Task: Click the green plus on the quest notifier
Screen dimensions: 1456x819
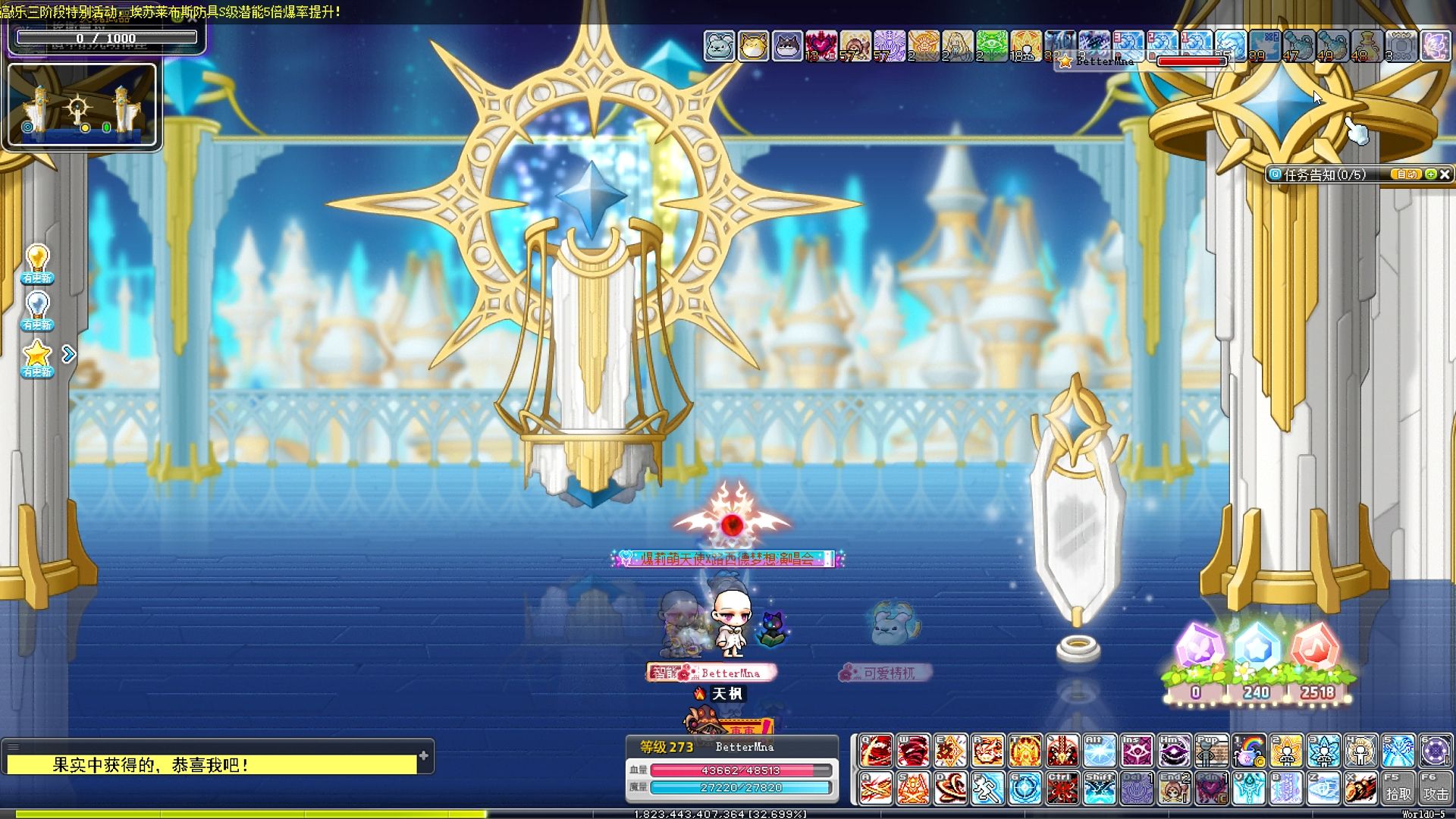Action: [1431, 174]
